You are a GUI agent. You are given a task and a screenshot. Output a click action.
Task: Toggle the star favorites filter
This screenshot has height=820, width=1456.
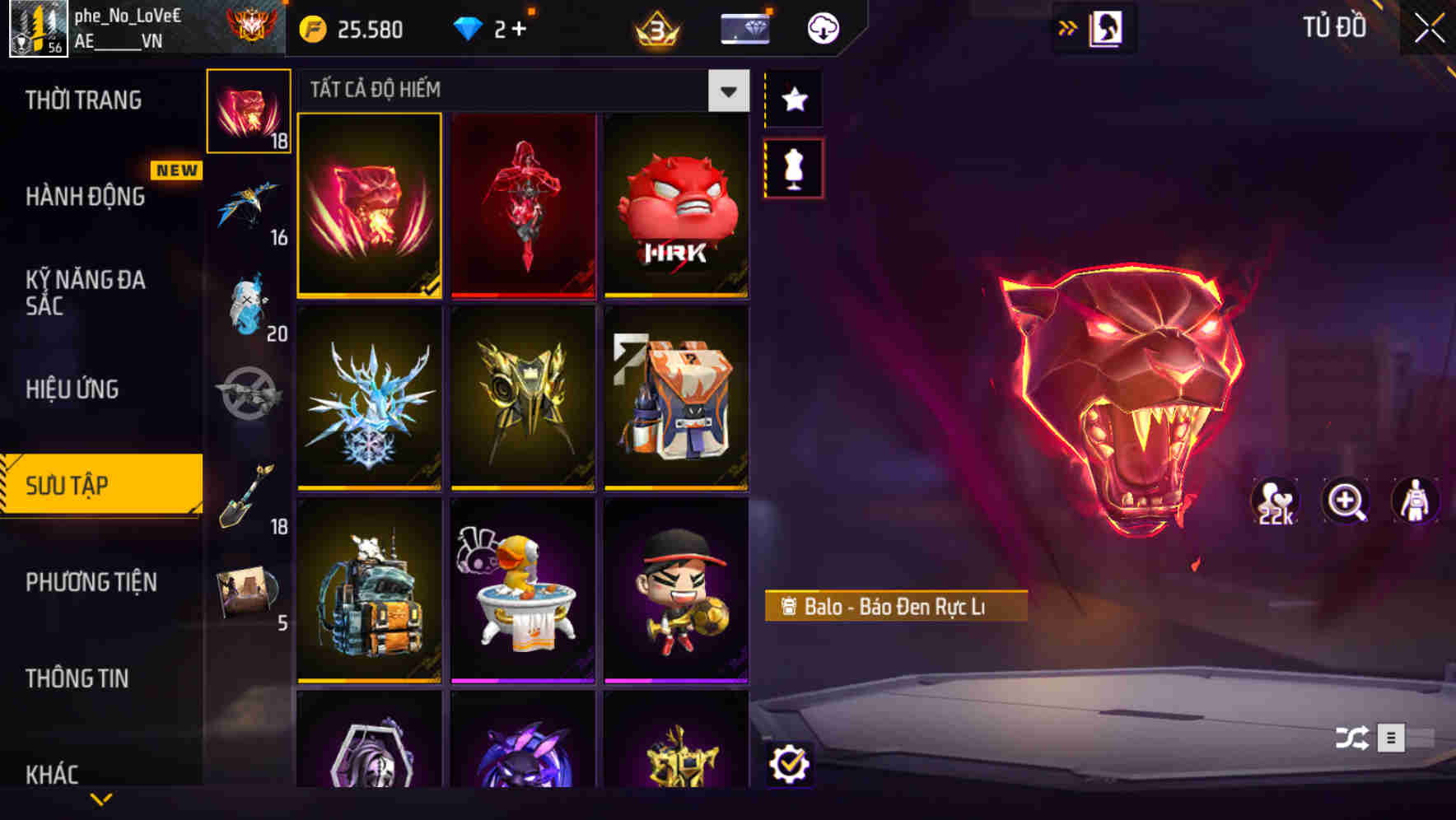tap(794, 100)
